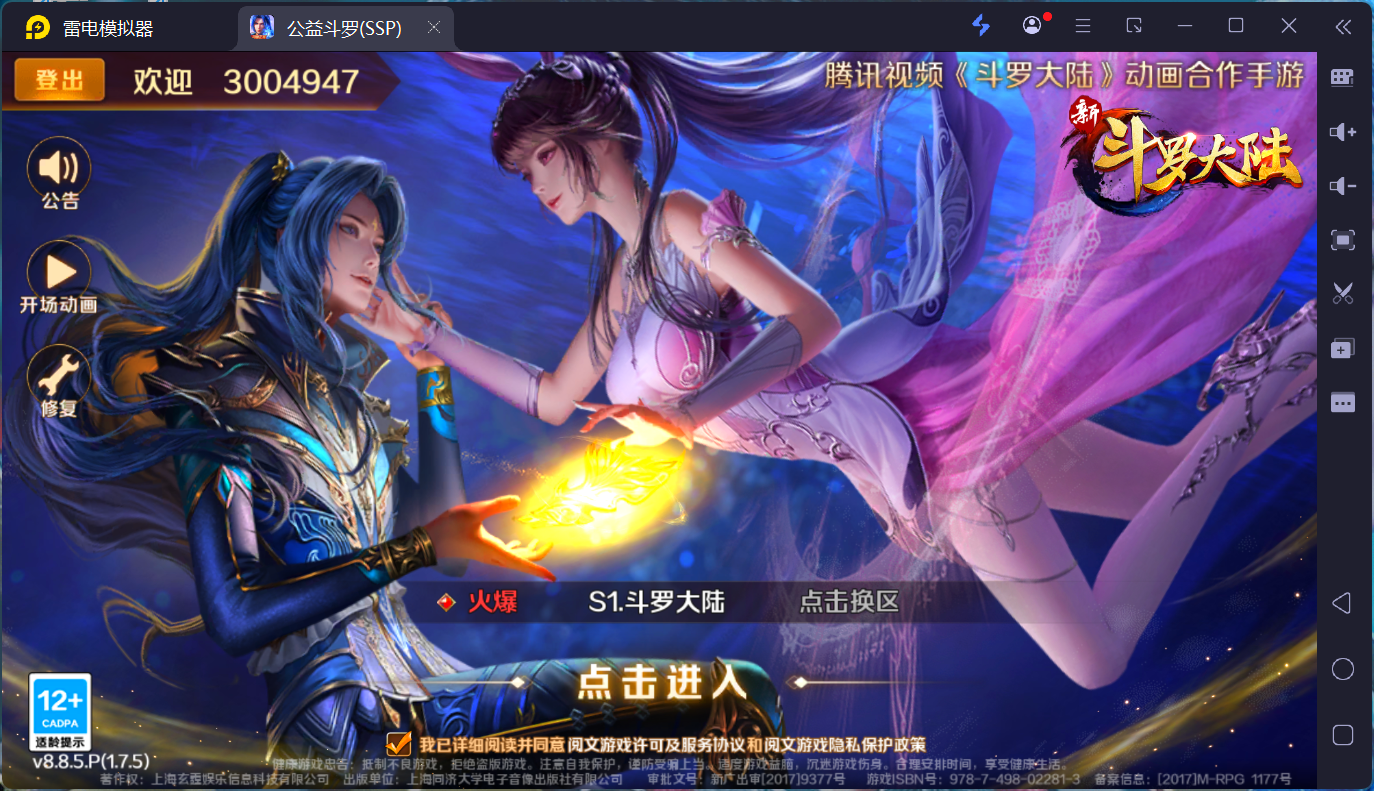The height and width of the screenshot is (791, 1374).
Task: Click the 登出 logout button
Action: [x=59, y=80]
